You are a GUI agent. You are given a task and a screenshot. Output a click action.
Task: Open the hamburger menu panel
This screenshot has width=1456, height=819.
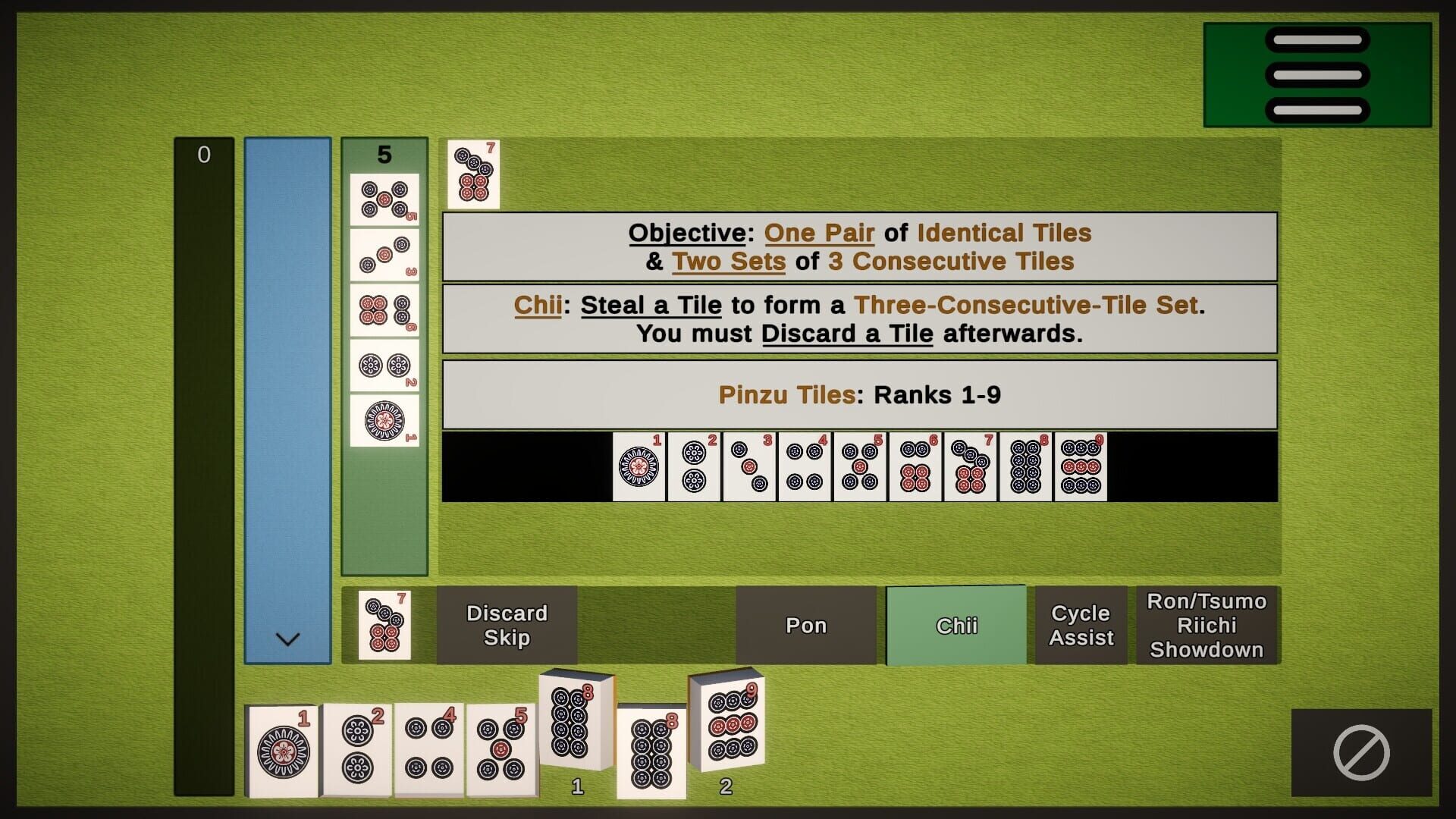(x=1319, y=72)
